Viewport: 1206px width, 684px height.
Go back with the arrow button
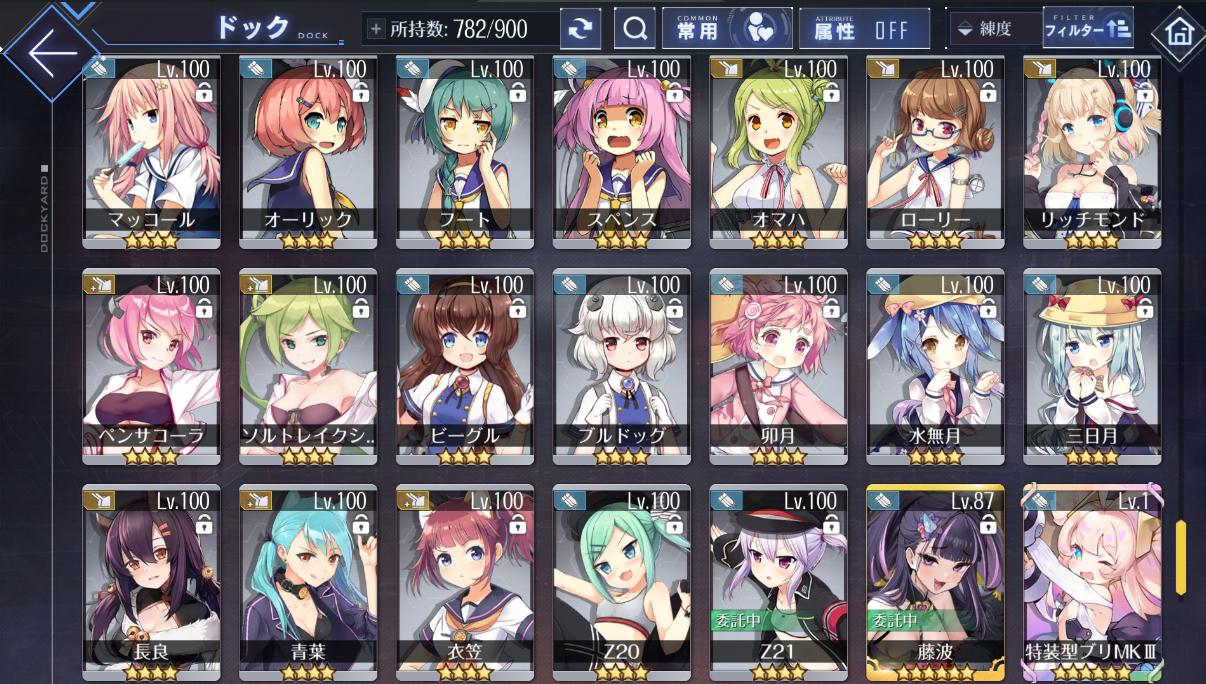coord(52,53)
